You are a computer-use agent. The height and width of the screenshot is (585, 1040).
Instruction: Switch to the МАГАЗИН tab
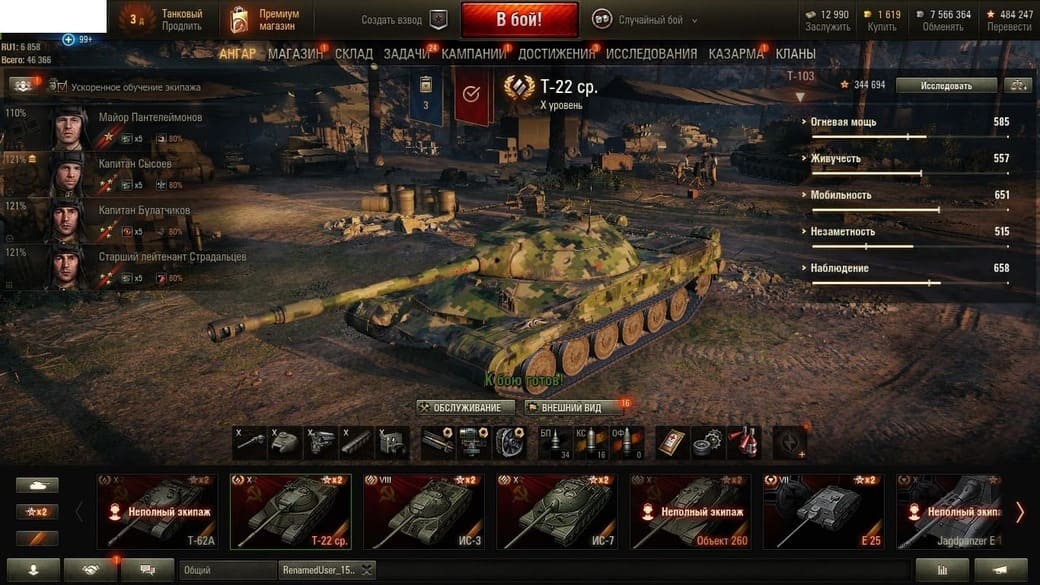294,53
